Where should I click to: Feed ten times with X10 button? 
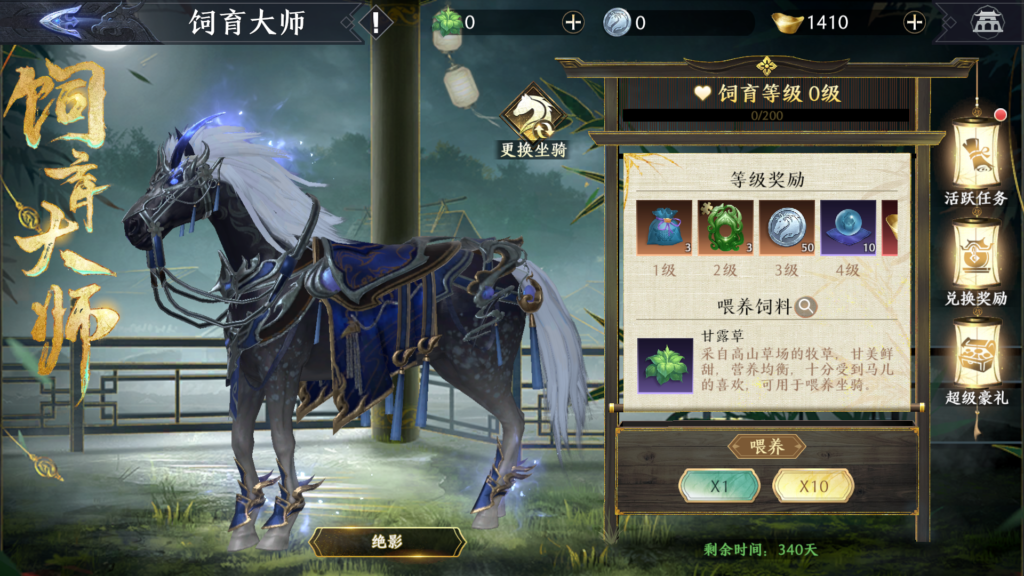(x=813, y=486)
